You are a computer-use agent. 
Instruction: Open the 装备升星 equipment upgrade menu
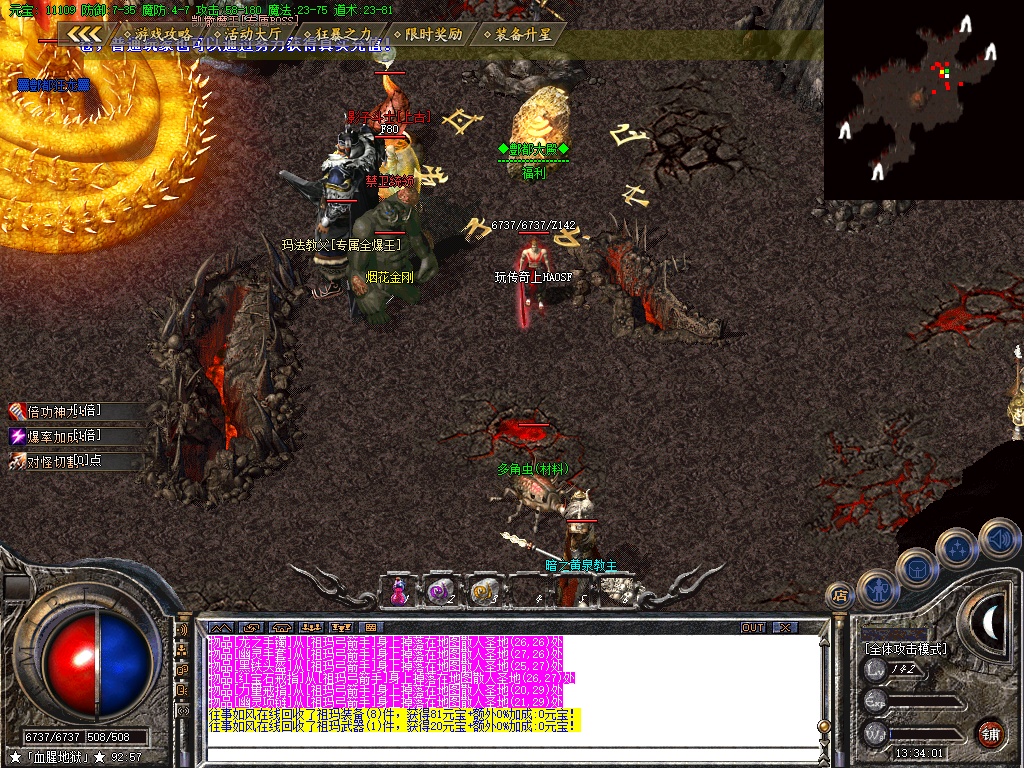[516, 34]
